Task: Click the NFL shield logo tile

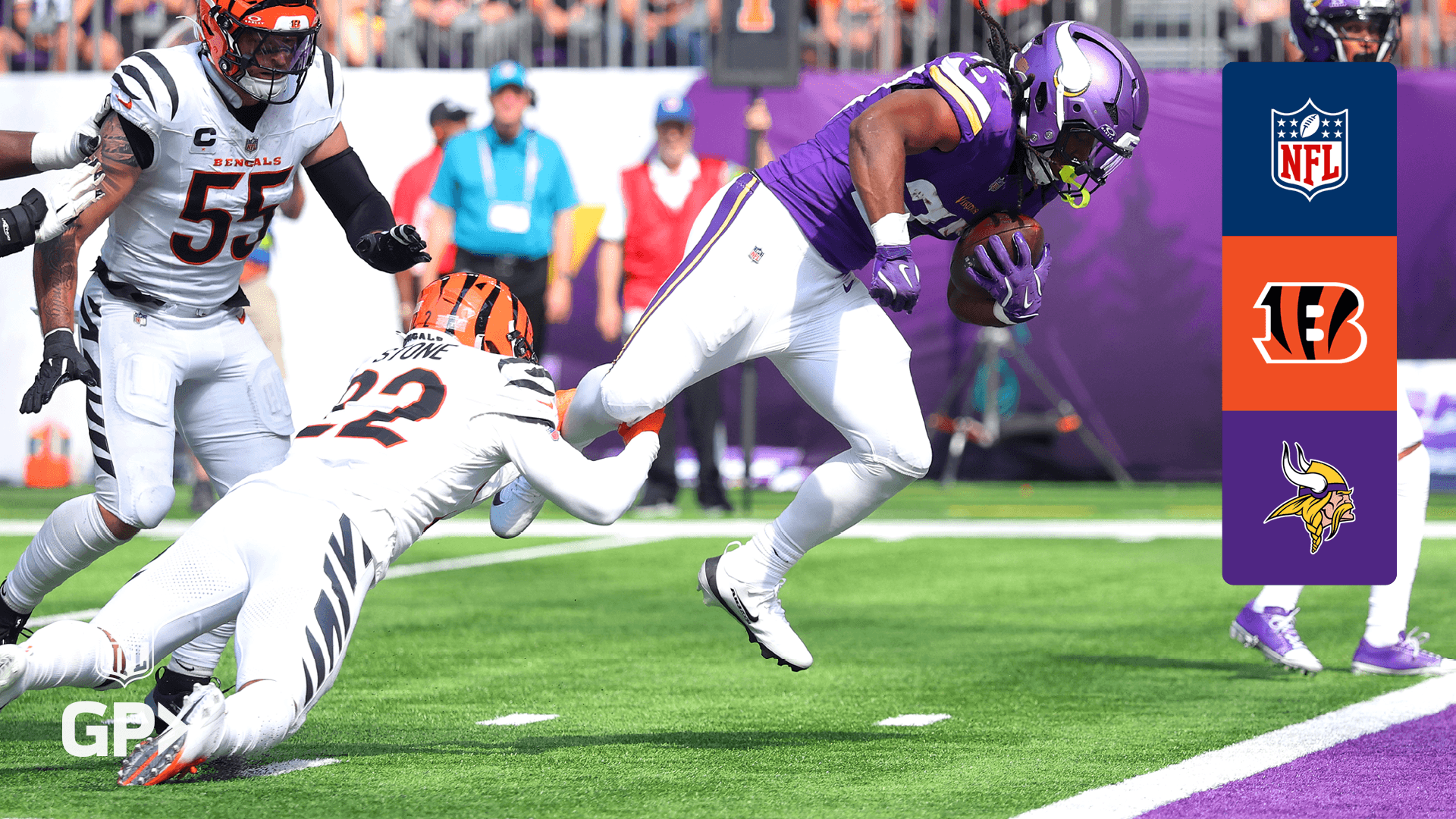Action: point(1309,149)
